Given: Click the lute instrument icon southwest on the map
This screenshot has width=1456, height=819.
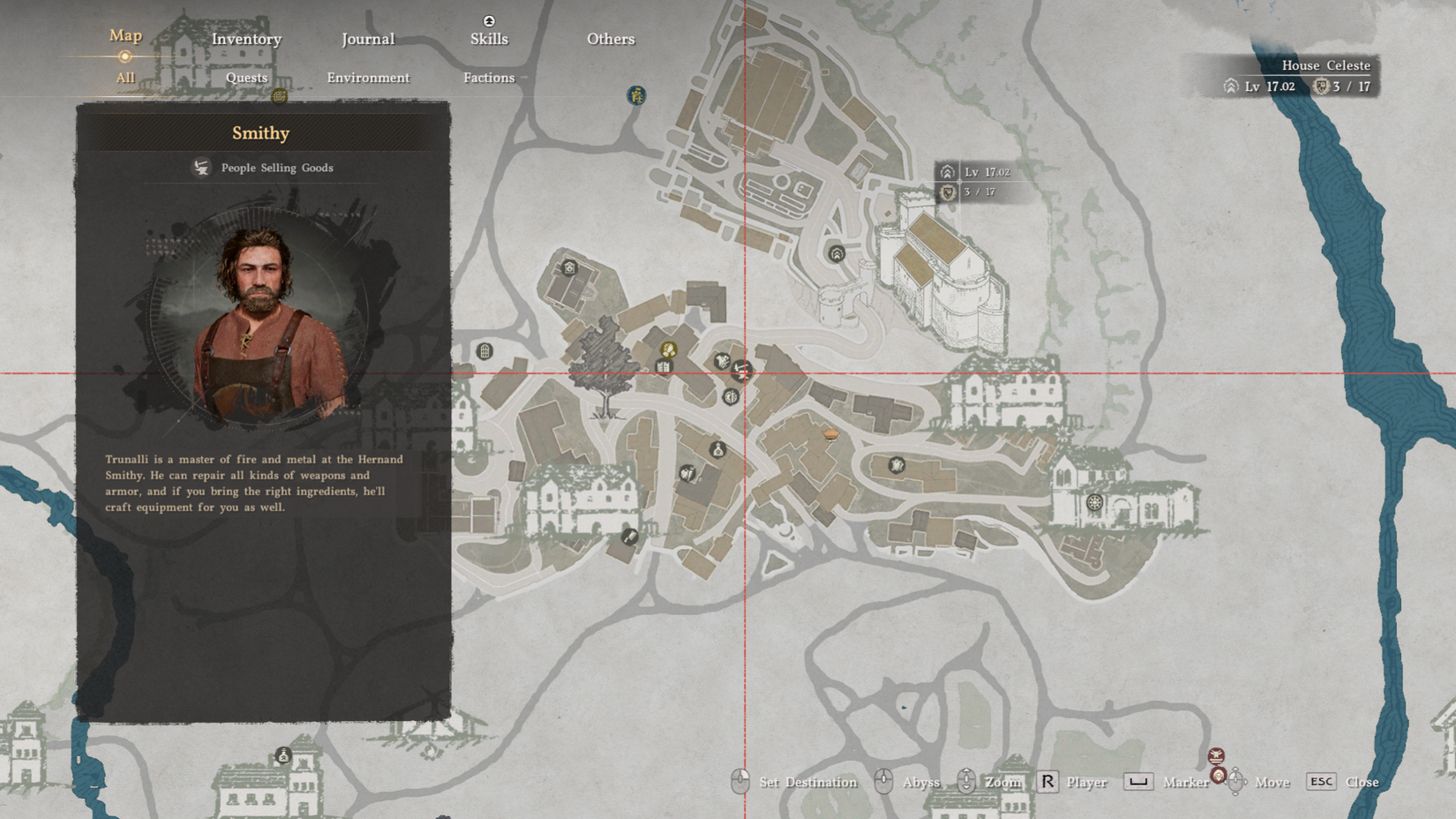Looking at the screenshot, I should point(630,537).
